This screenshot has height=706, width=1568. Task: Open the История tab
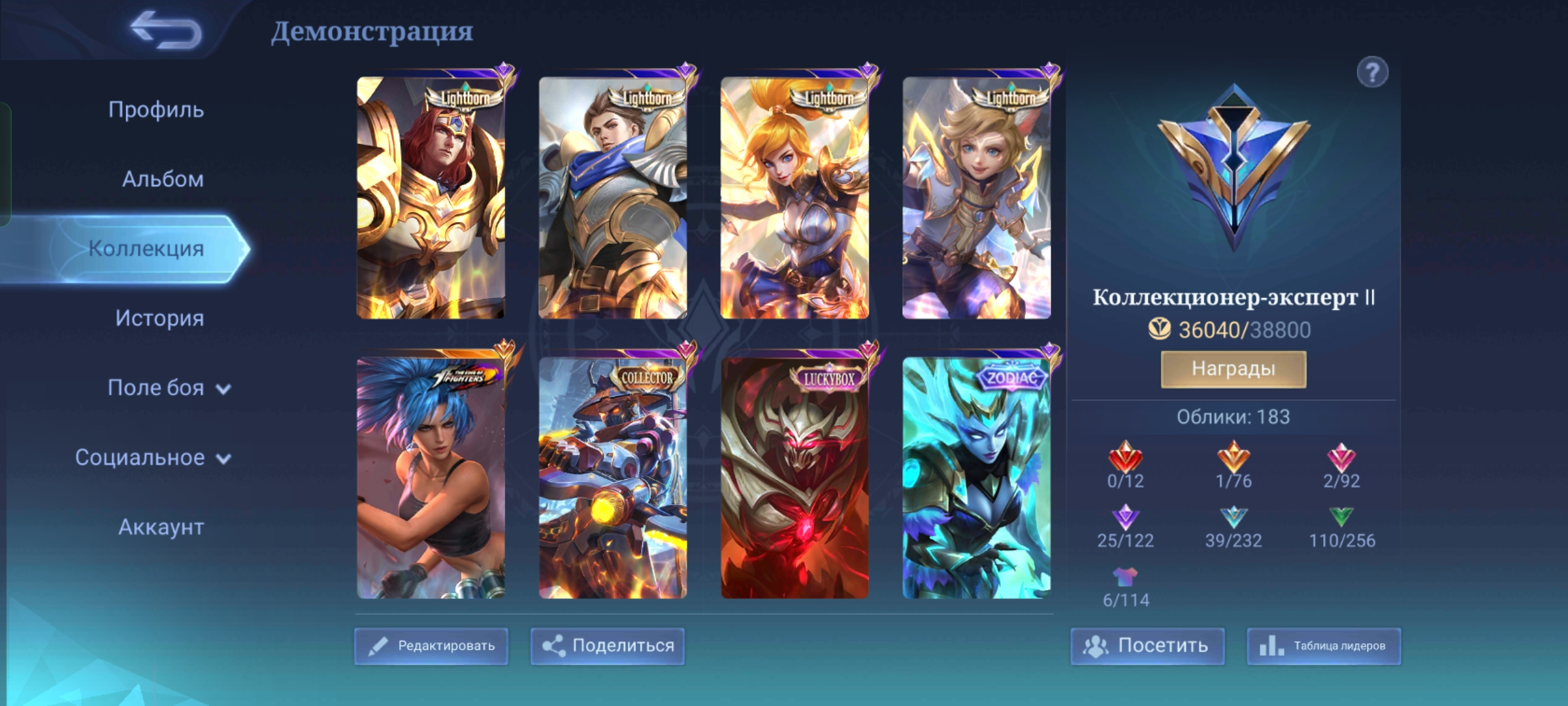click(159, 318)
